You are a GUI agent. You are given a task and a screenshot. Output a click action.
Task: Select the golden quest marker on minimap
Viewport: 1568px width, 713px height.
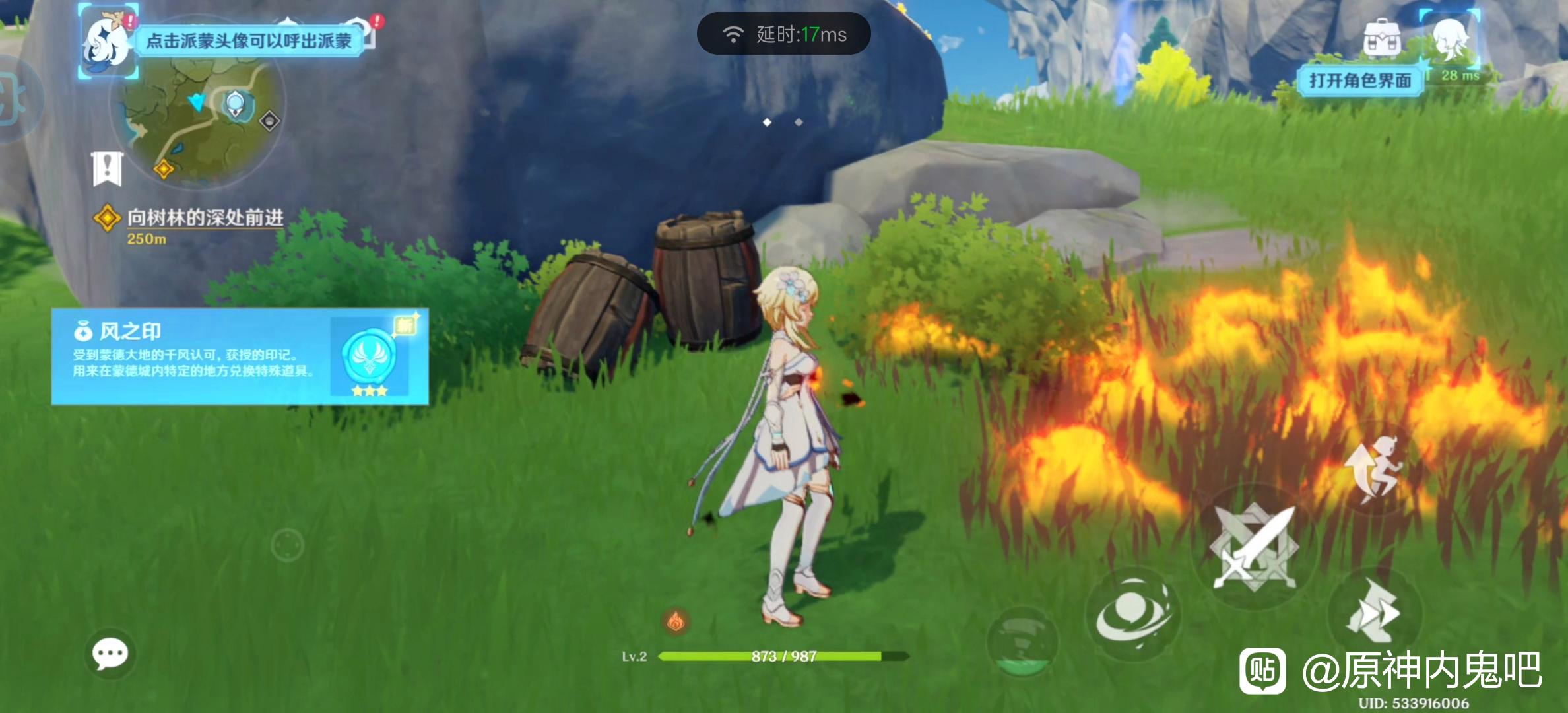point(164,170)
